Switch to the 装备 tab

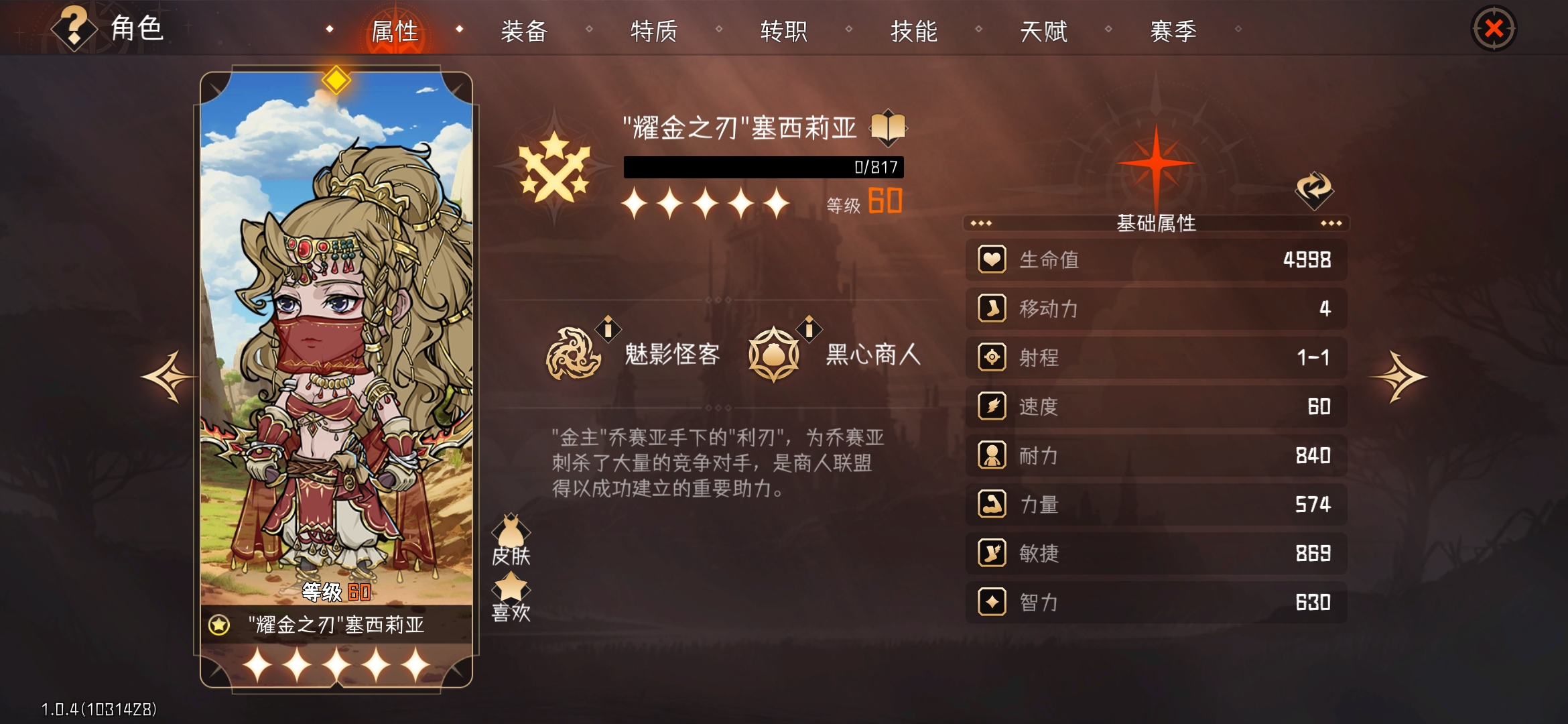(523, 30)
